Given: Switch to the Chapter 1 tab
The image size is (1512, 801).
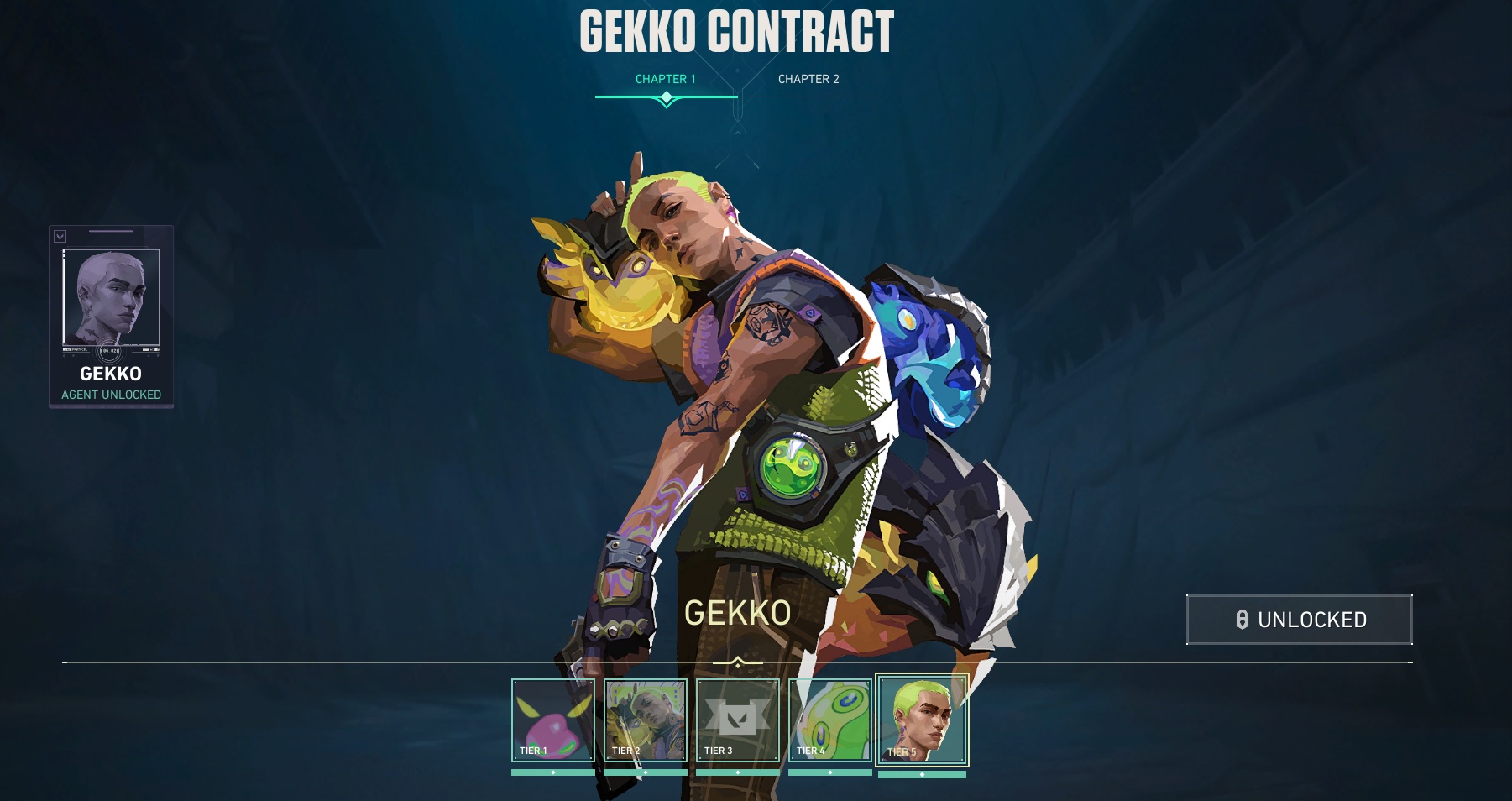Looking at the screenshot, I should click(x=667, y=79).
